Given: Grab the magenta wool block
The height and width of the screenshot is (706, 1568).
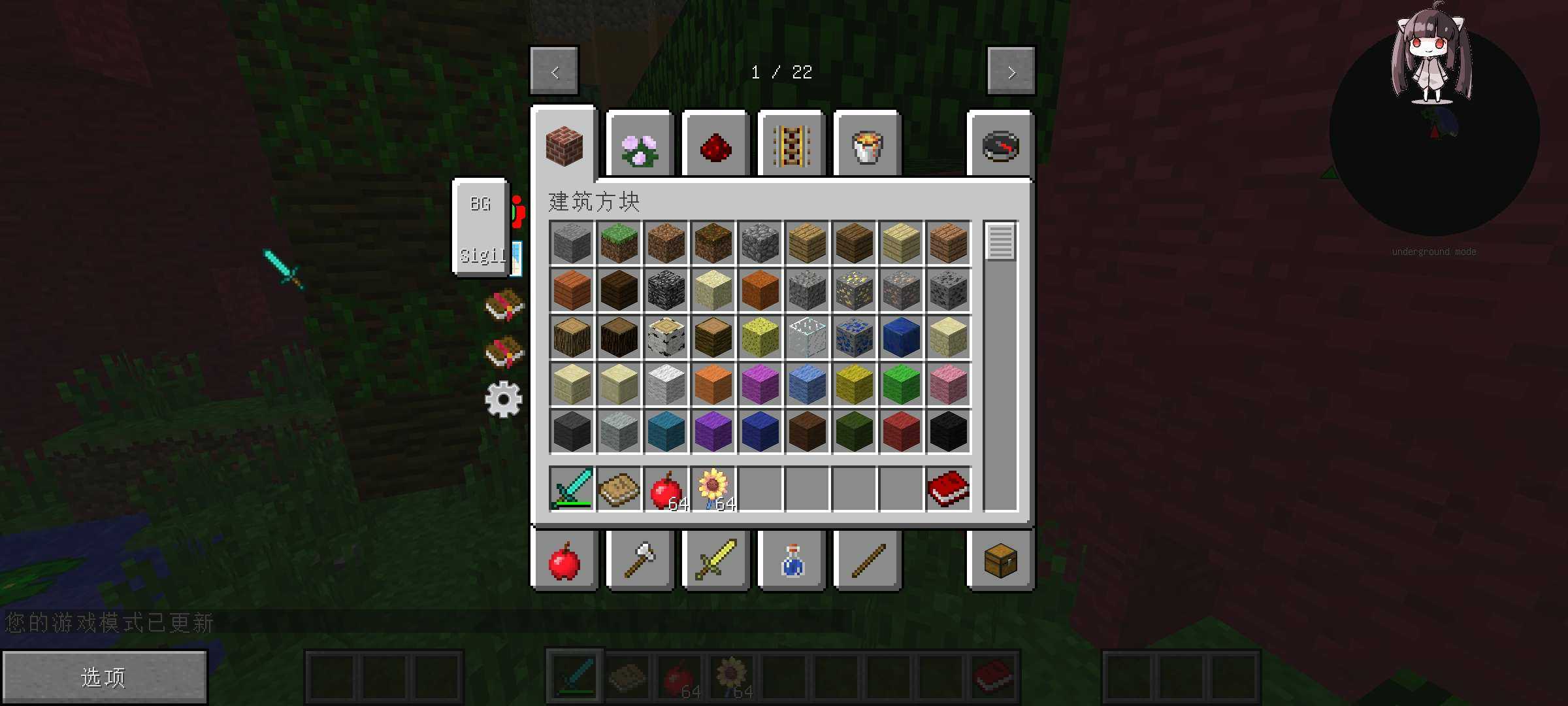Looking at the screenshot, I should click(x=760, y=384).
